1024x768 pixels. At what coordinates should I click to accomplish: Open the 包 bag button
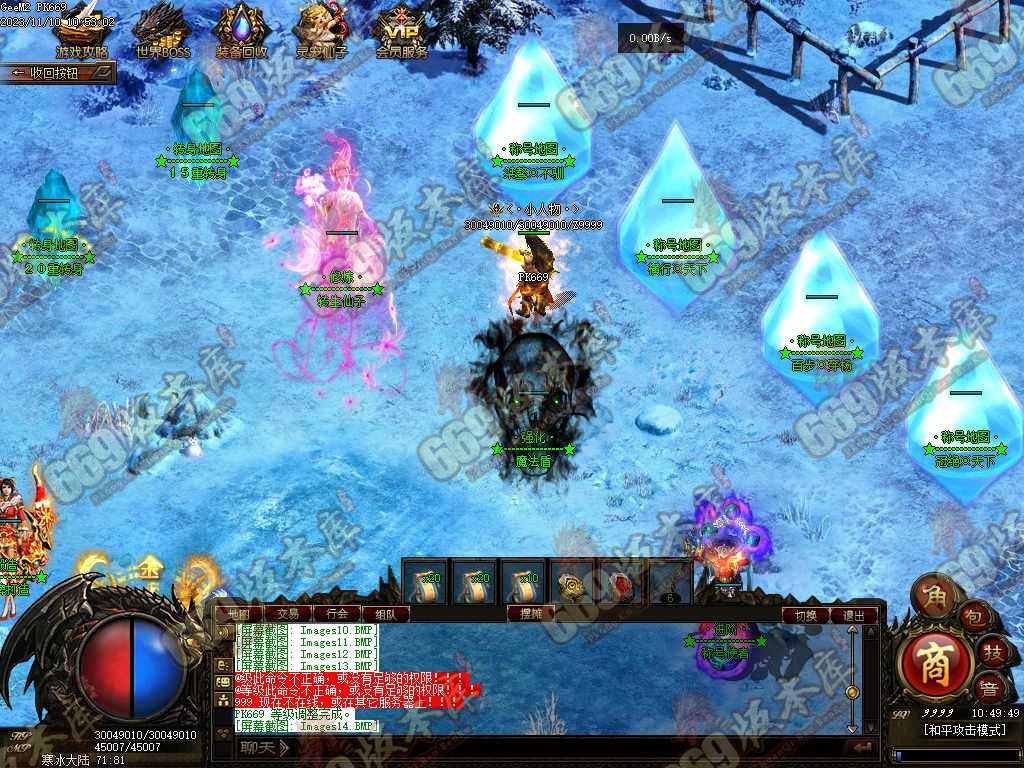point(973,616)
